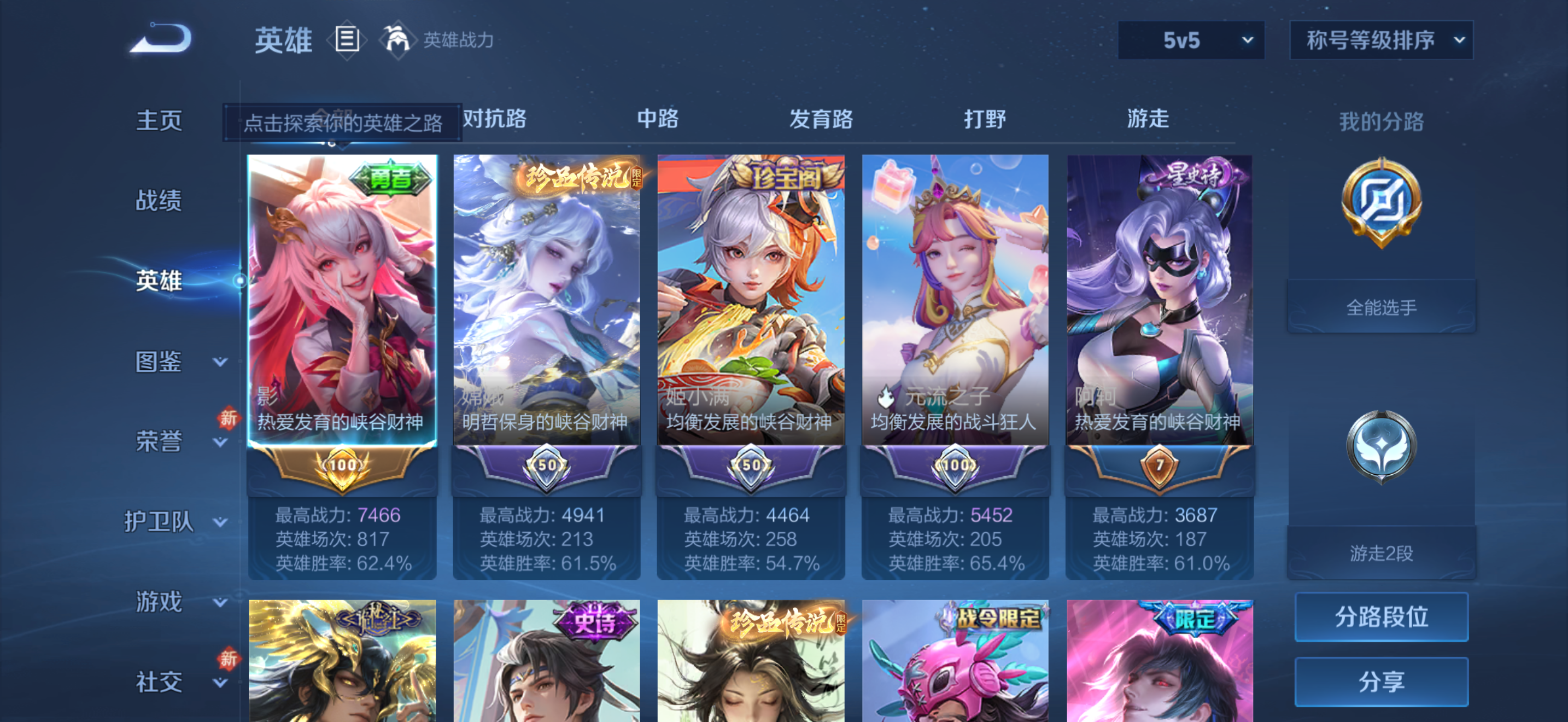This screenshot has width=1568, height=722.
Task: Select the 姬小满 hero card
Action: (751, 304)
